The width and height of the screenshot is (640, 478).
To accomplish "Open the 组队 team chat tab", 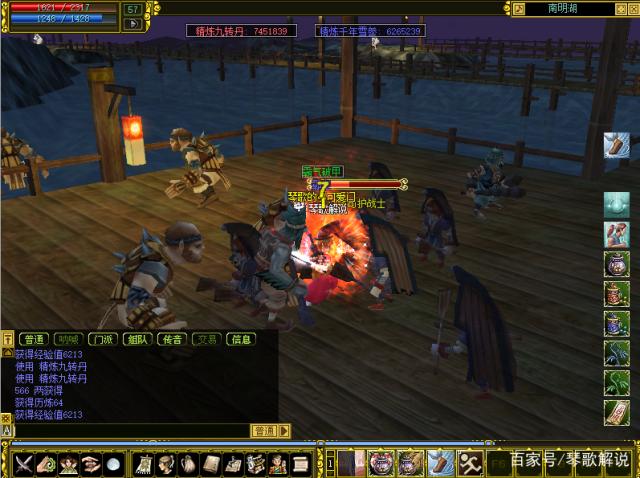I will [137, 339].
